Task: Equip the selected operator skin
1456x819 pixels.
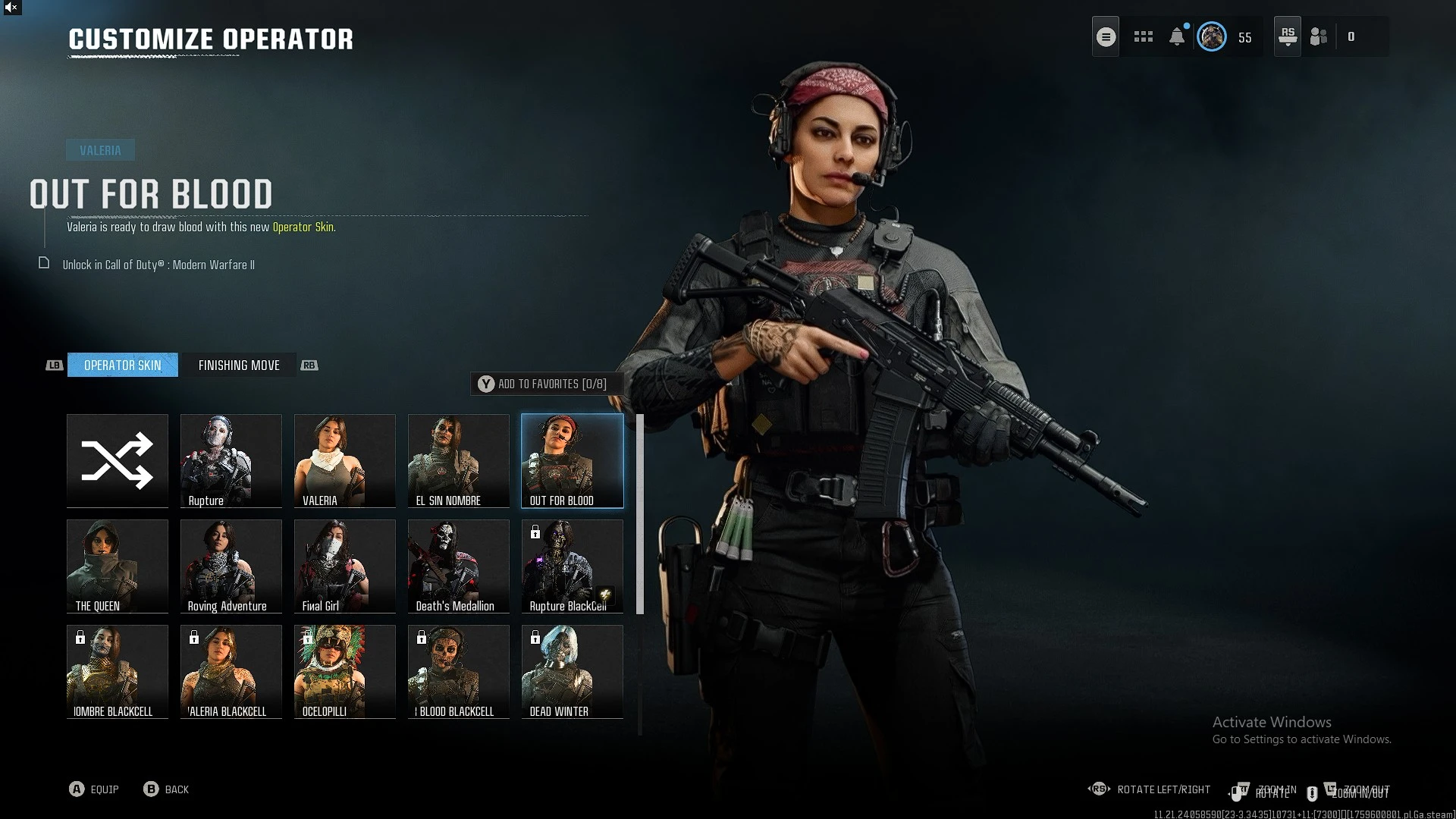Action: click(94, 789)
